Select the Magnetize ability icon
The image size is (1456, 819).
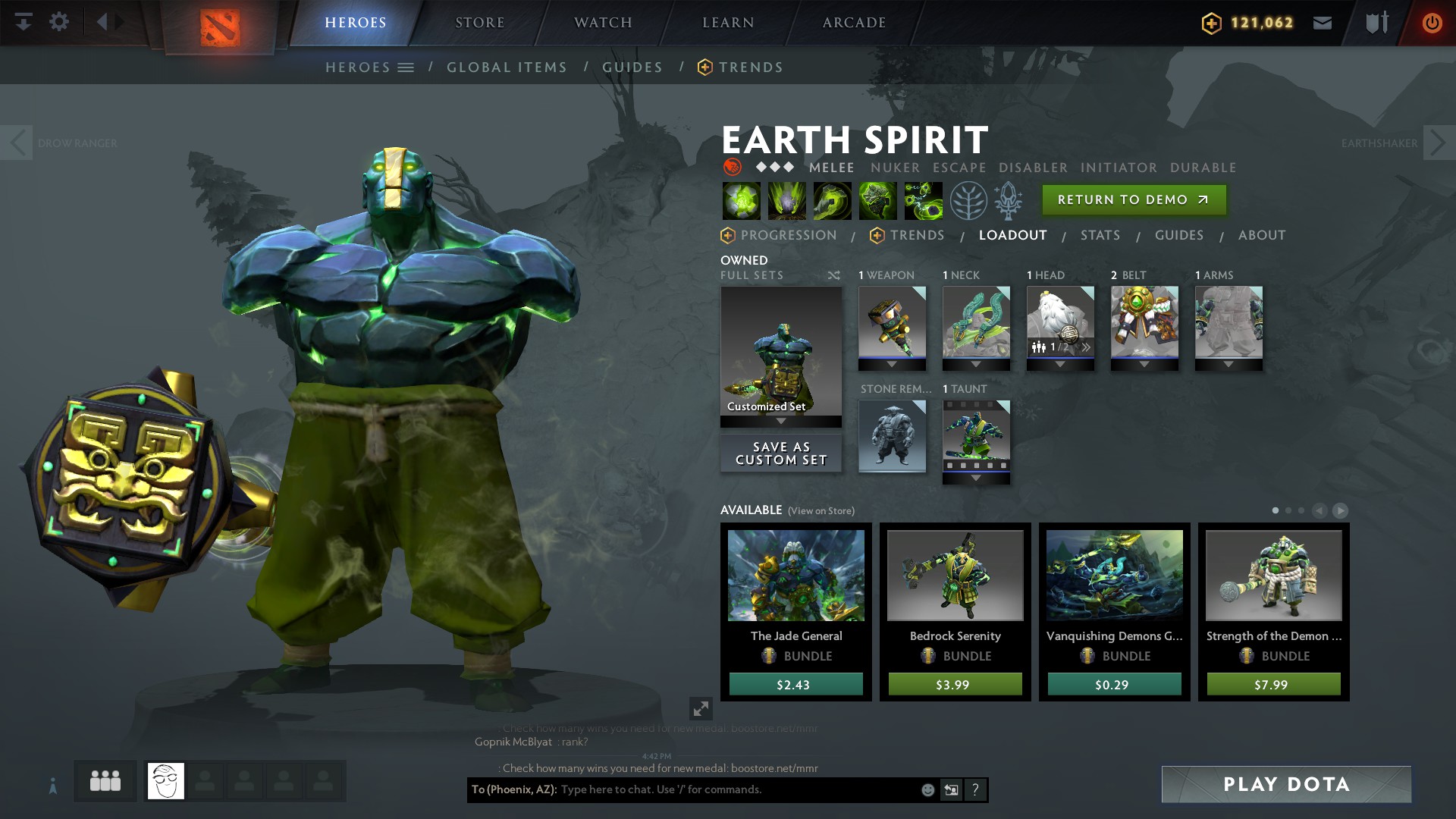pos(924,202)
